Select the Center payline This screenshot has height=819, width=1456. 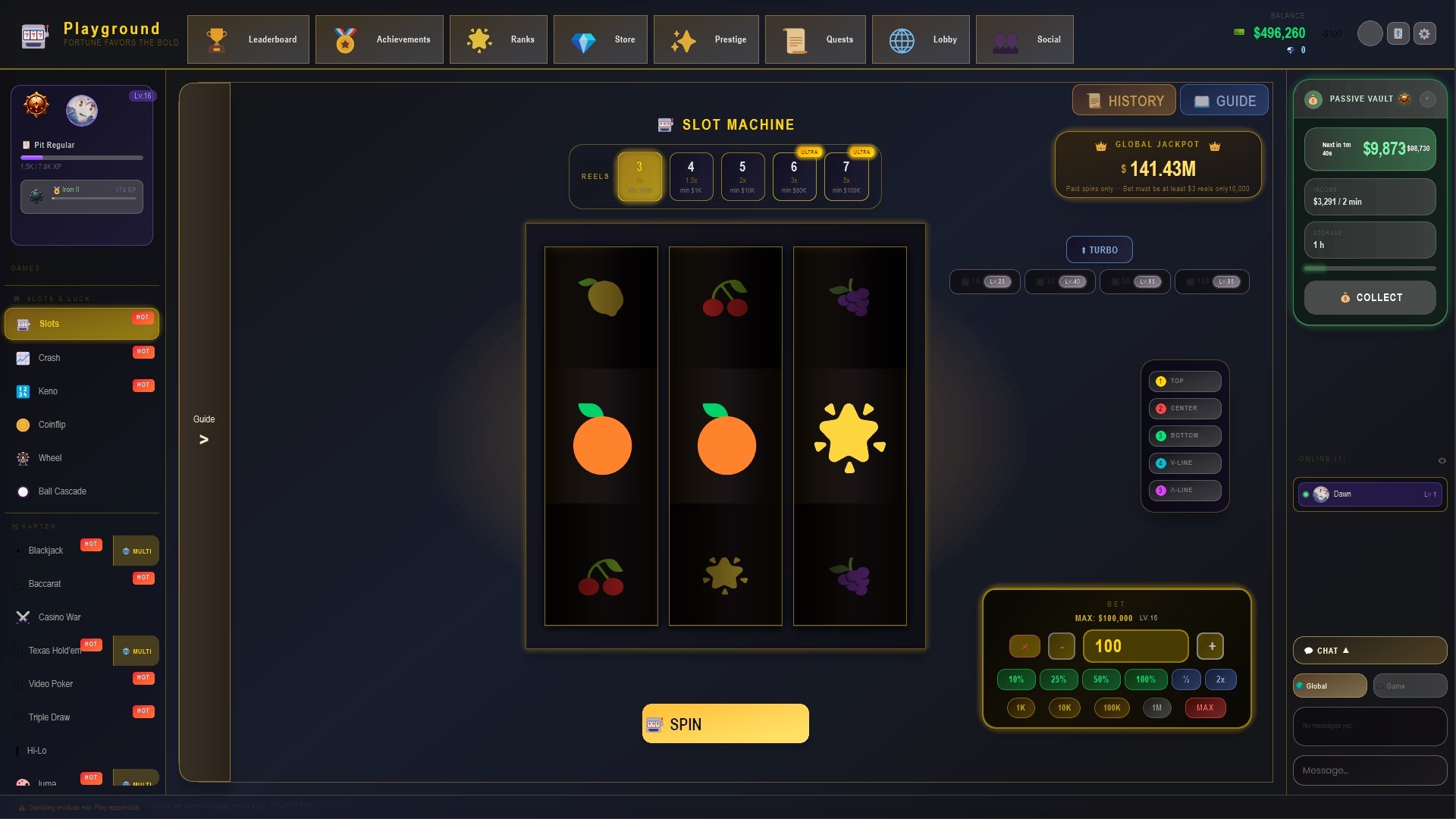click(x=1185, y=408)
